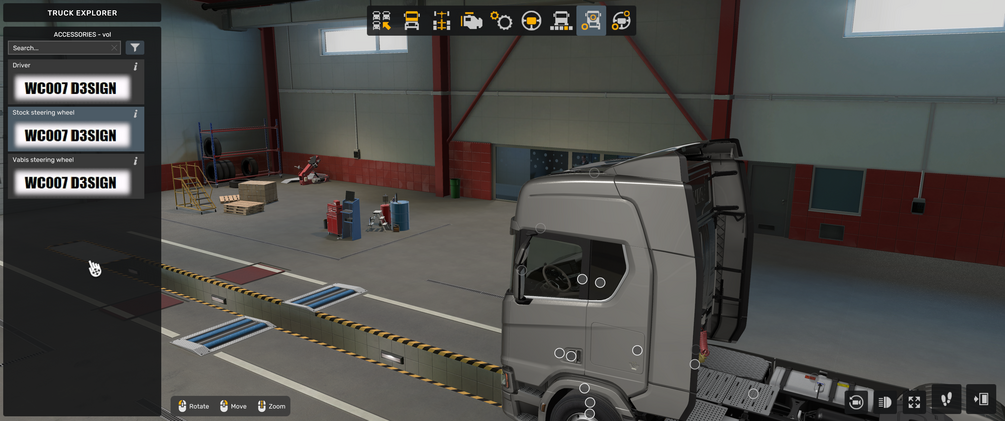Open the transmission gears category
Viewport: 1005px width, 421px height.
click(501, 21)
